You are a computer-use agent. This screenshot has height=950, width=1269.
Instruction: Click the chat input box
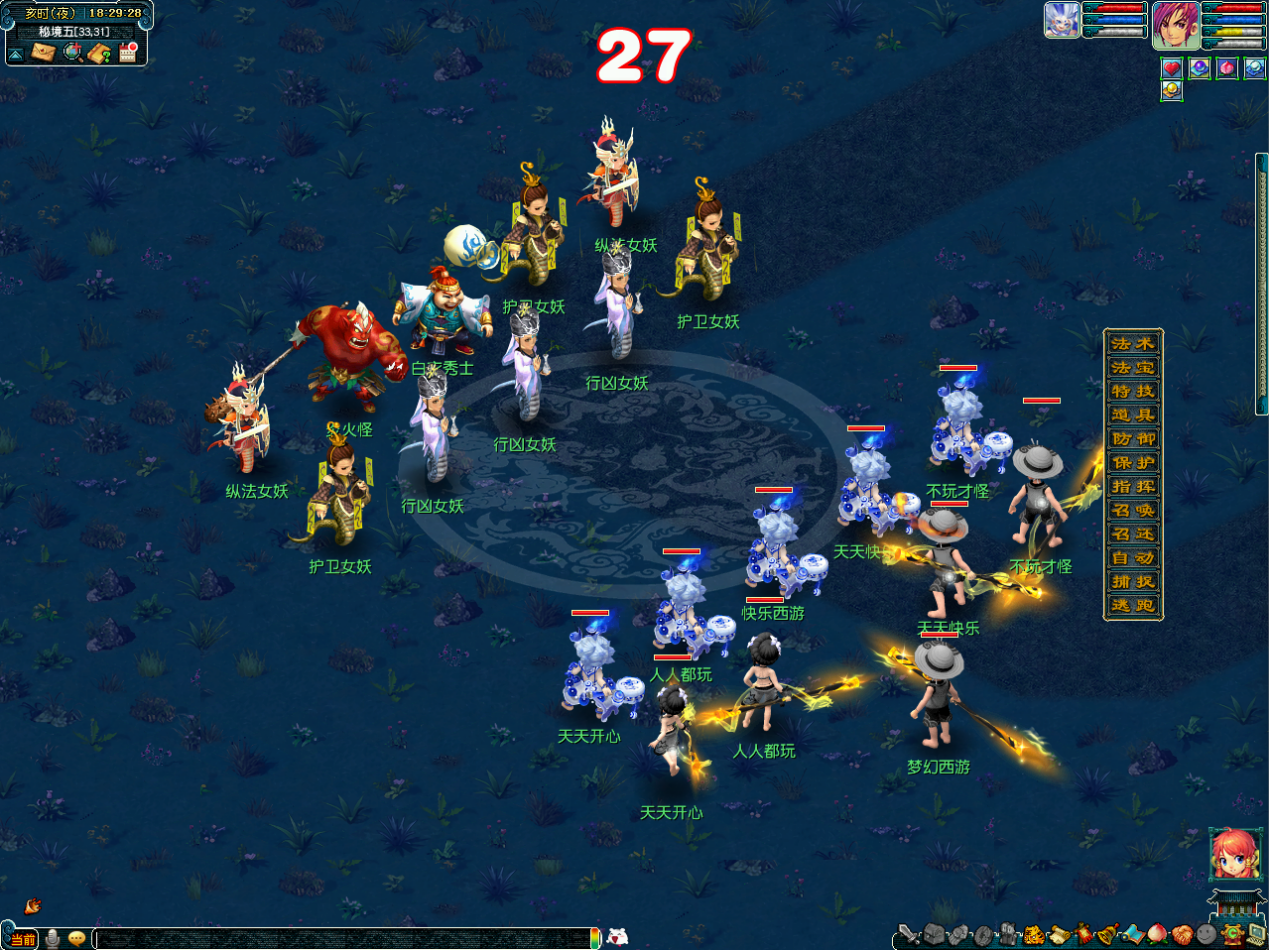click(x=345, y=938)
